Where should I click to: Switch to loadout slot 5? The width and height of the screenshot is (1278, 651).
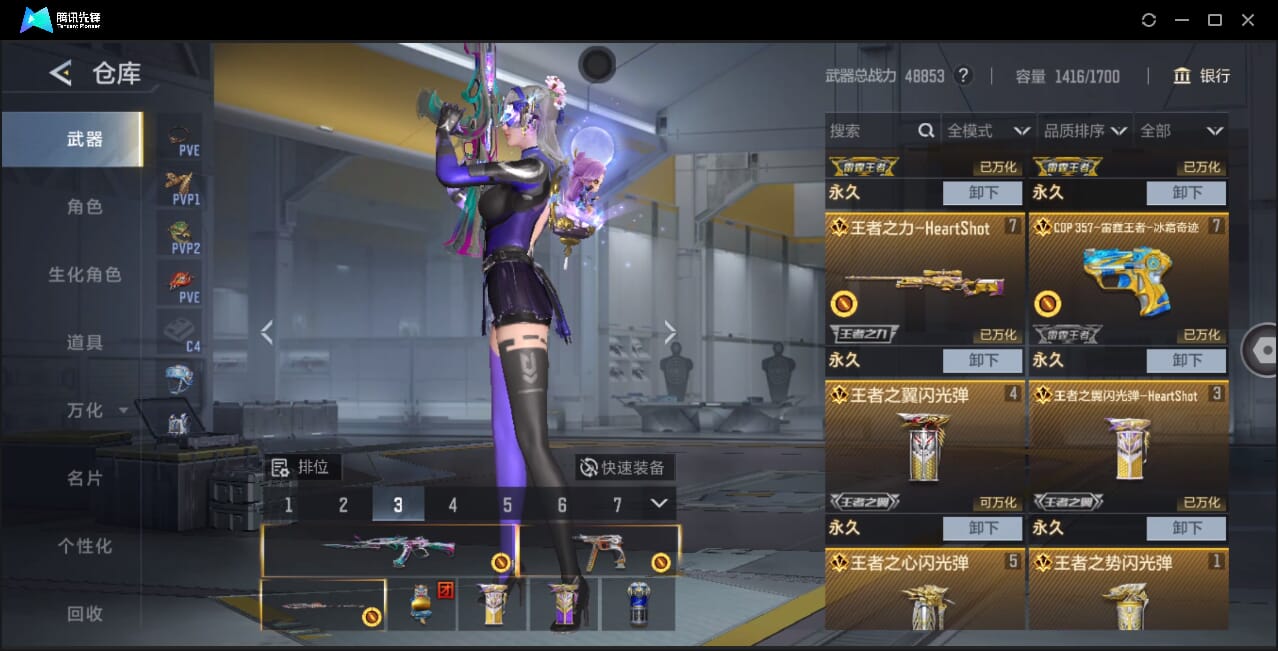click(x=507, y=505)
